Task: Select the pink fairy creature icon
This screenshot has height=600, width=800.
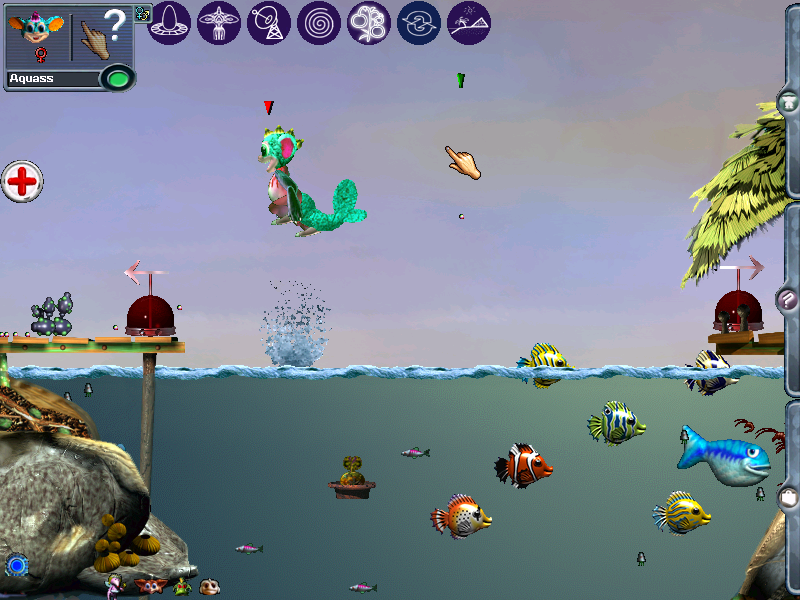Action: 116,586
